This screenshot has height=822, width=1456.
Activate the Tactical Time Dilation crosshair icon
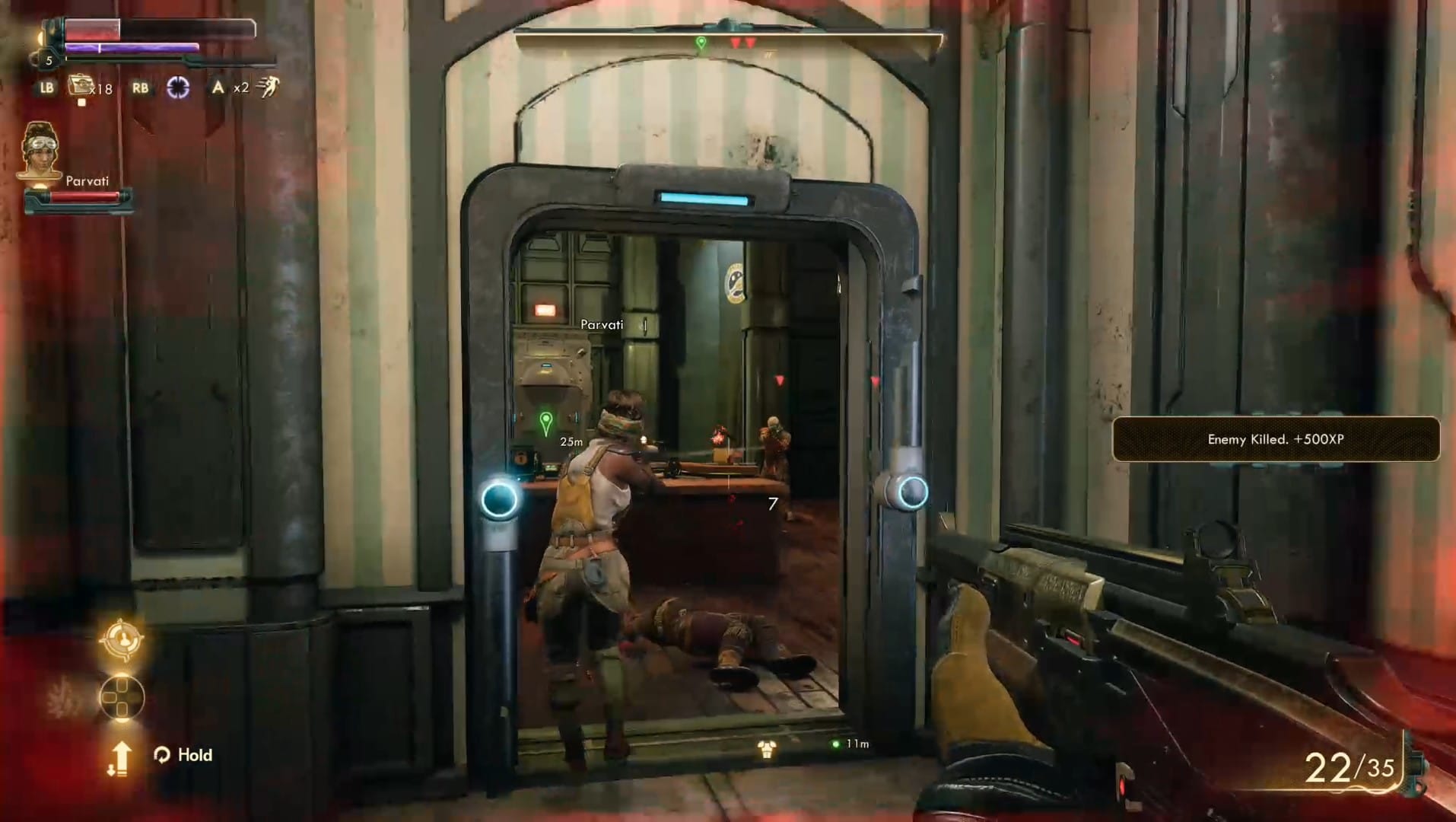[178, 88]
